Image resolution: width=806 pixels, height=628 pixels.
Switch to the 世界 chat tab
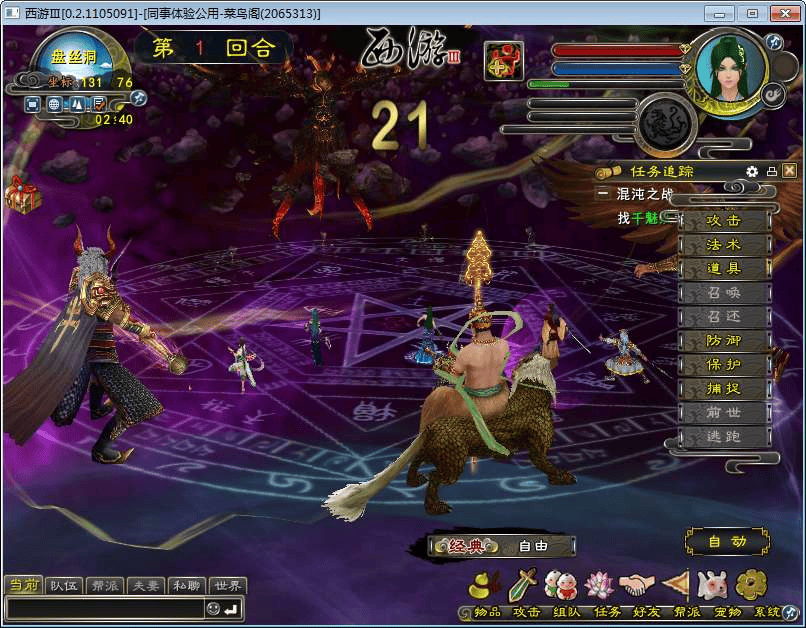(227, 586)
